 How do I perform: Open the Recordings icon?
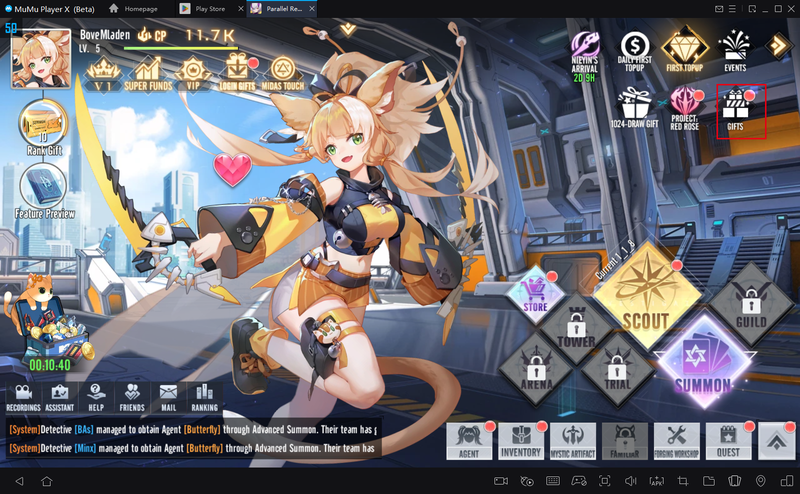point(24,395)
